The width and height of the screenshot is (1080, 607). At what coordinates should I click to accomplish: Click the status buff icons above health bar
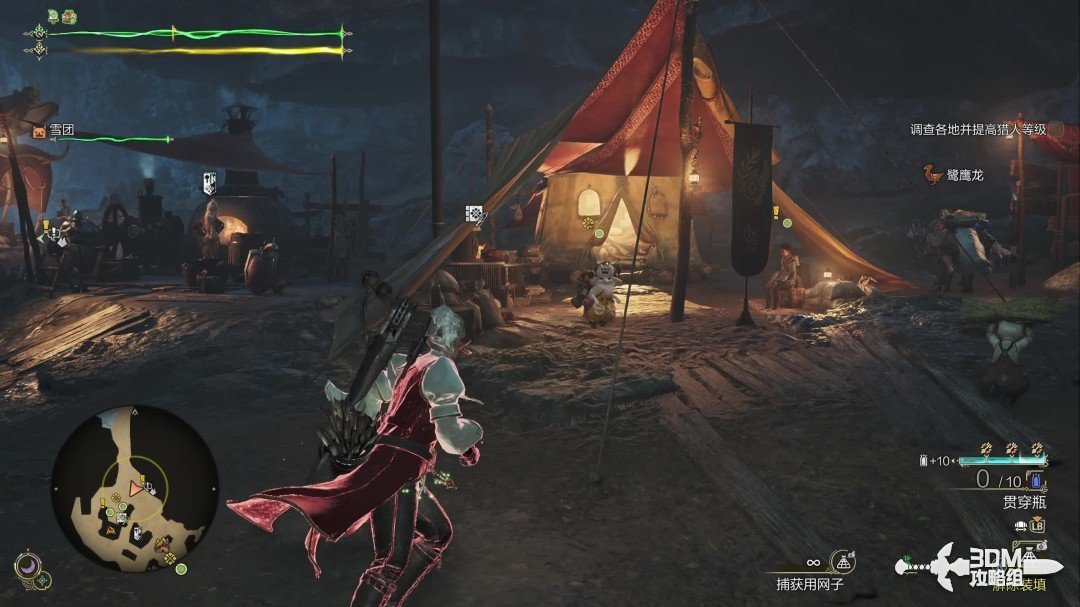(61, 16)
